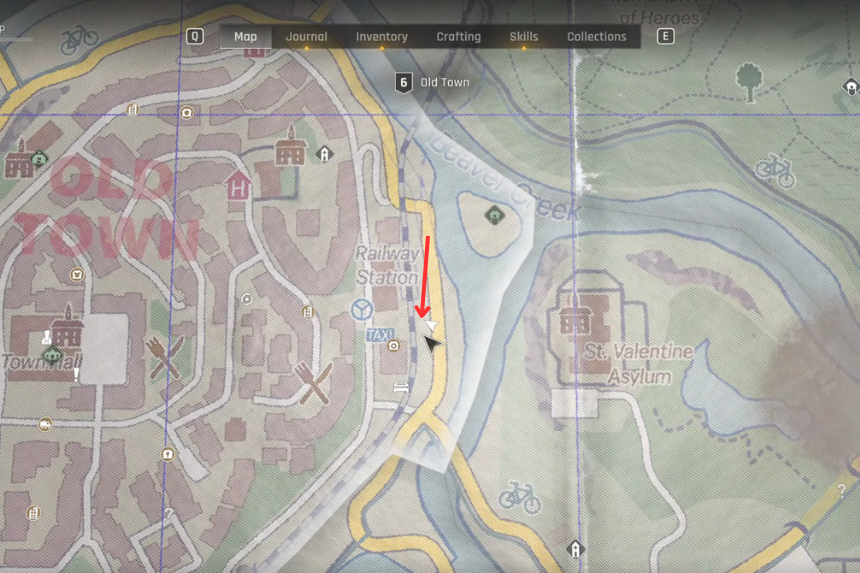Select the St. Valentine Asylum building marker
Viewport: 860px width, 573px height.
pos(576,318)
